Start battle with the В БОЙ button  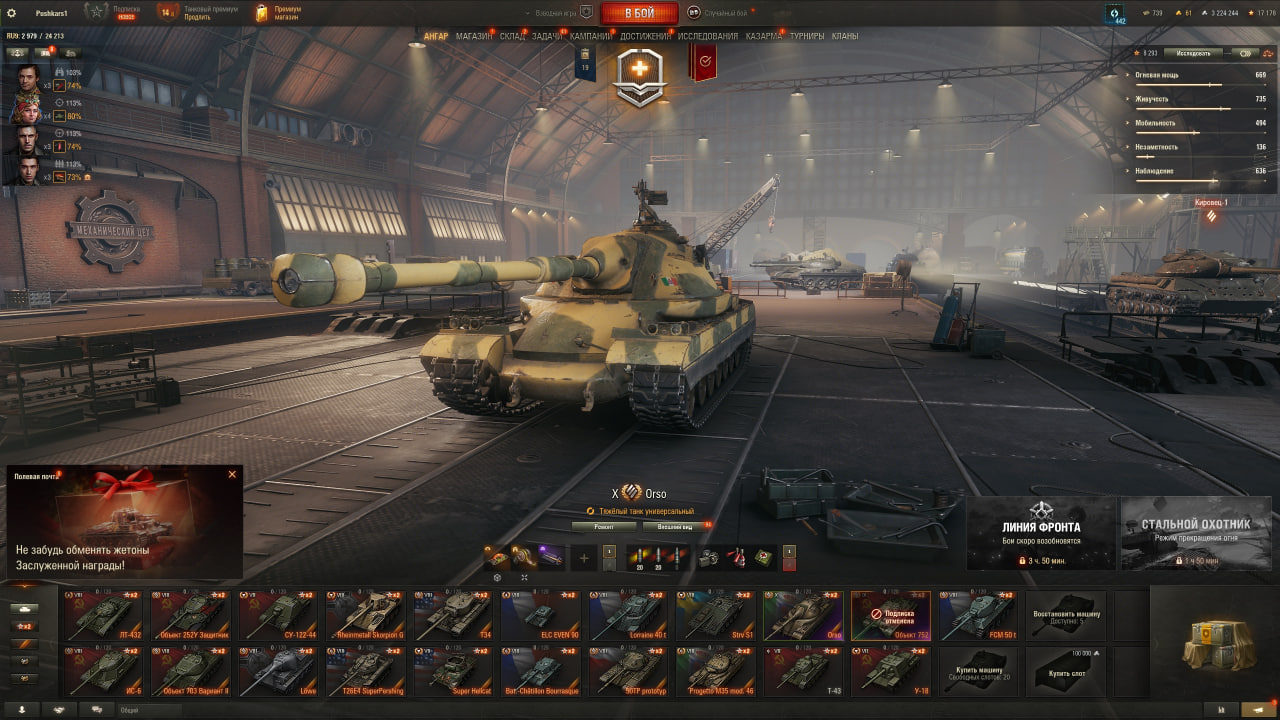(x=639, y=13)
